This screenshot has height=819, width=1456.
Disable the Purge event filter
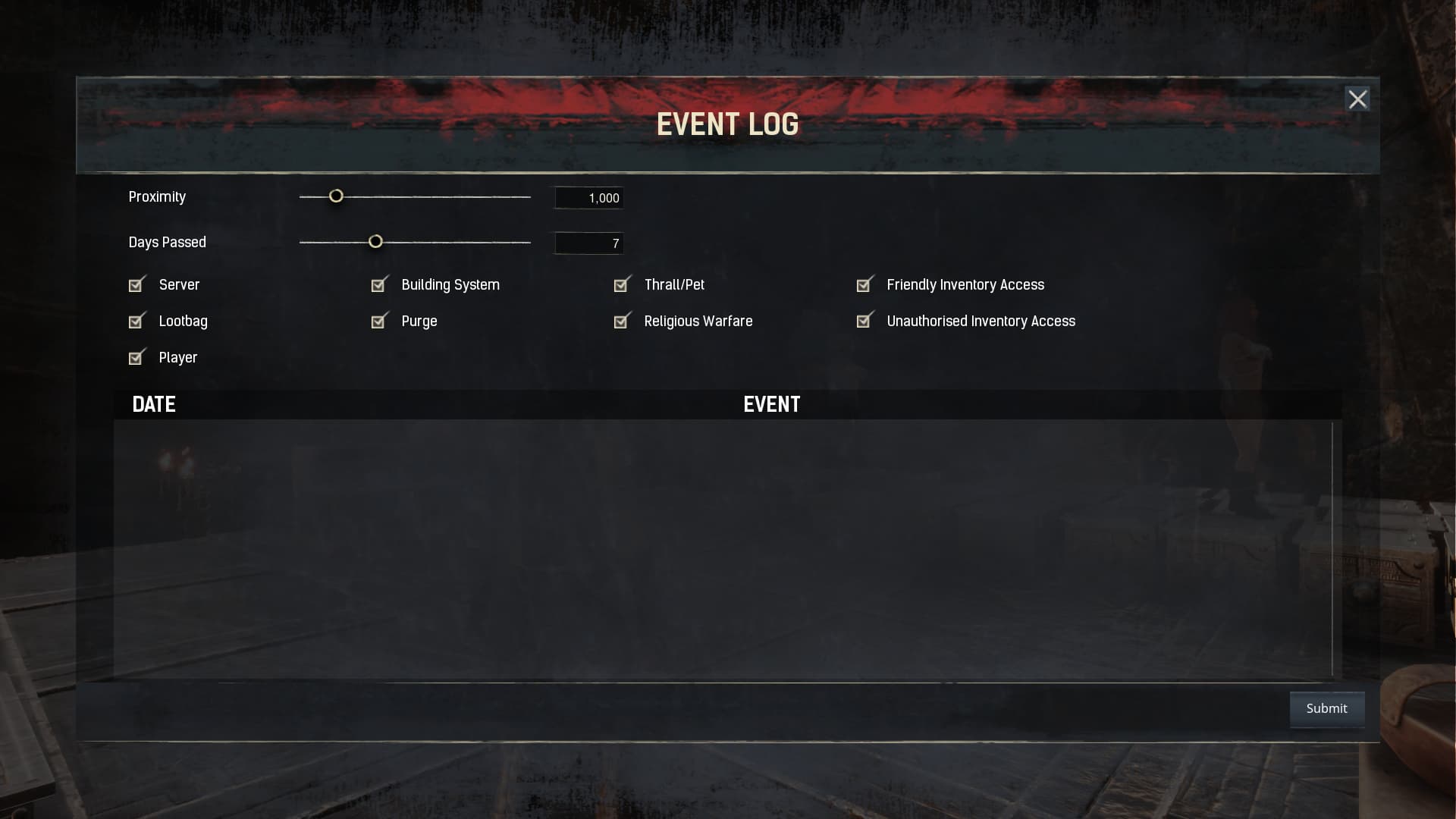379,321
